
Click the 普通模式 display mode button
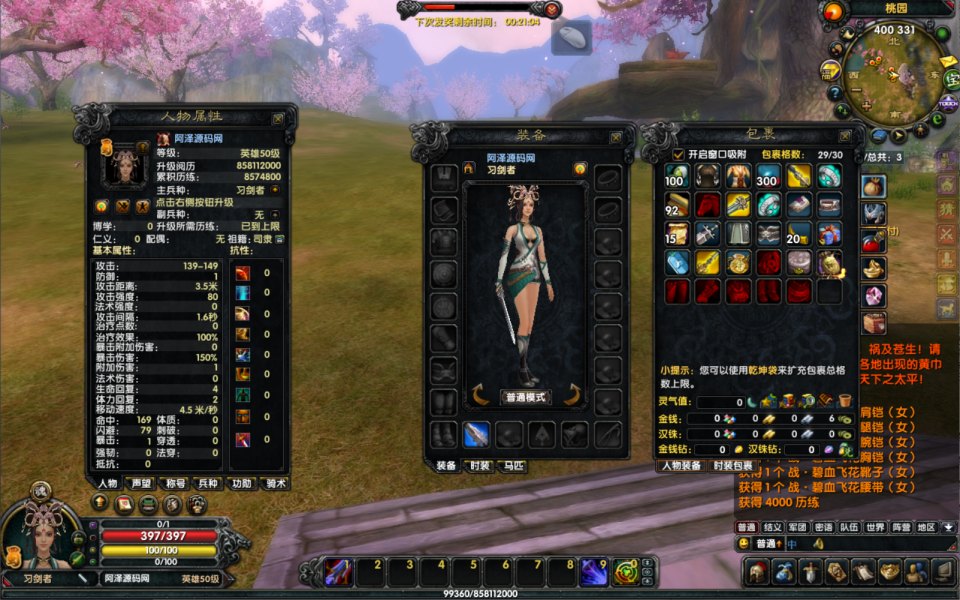[526, 397]
